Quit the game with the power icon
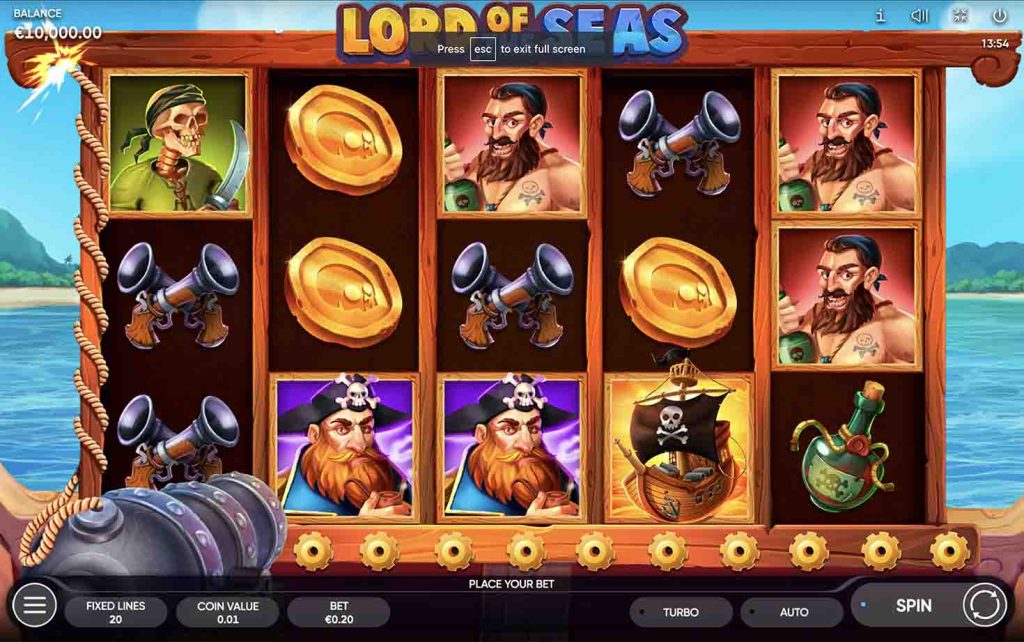 click(999, 16)
